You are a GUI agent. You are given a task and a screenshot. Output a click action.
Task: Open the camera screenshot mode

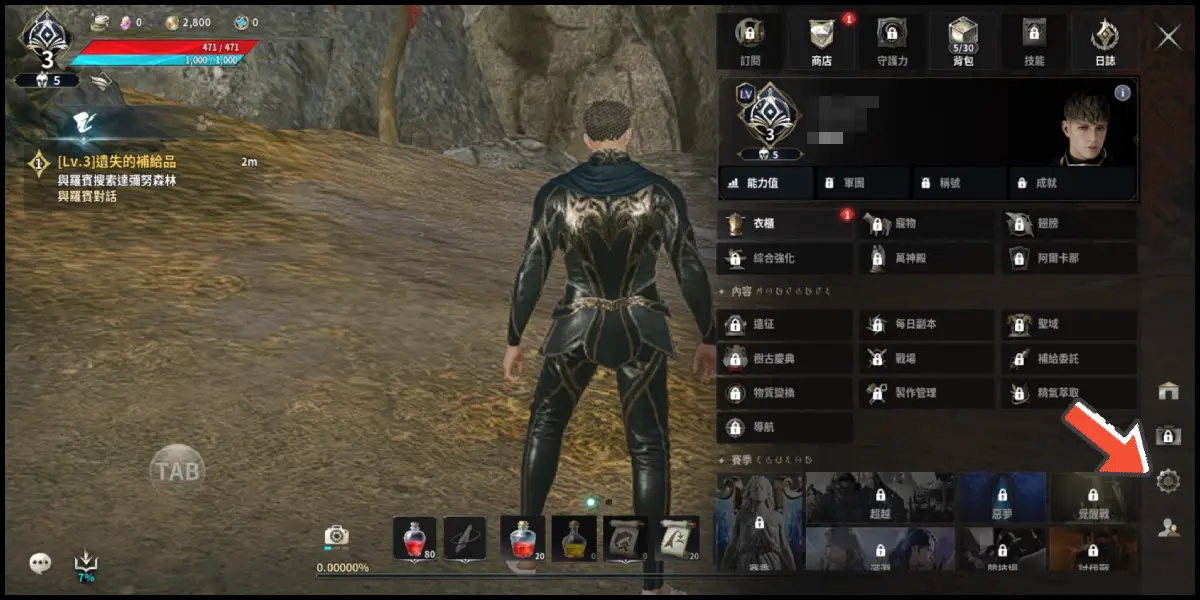coord(337,536)
